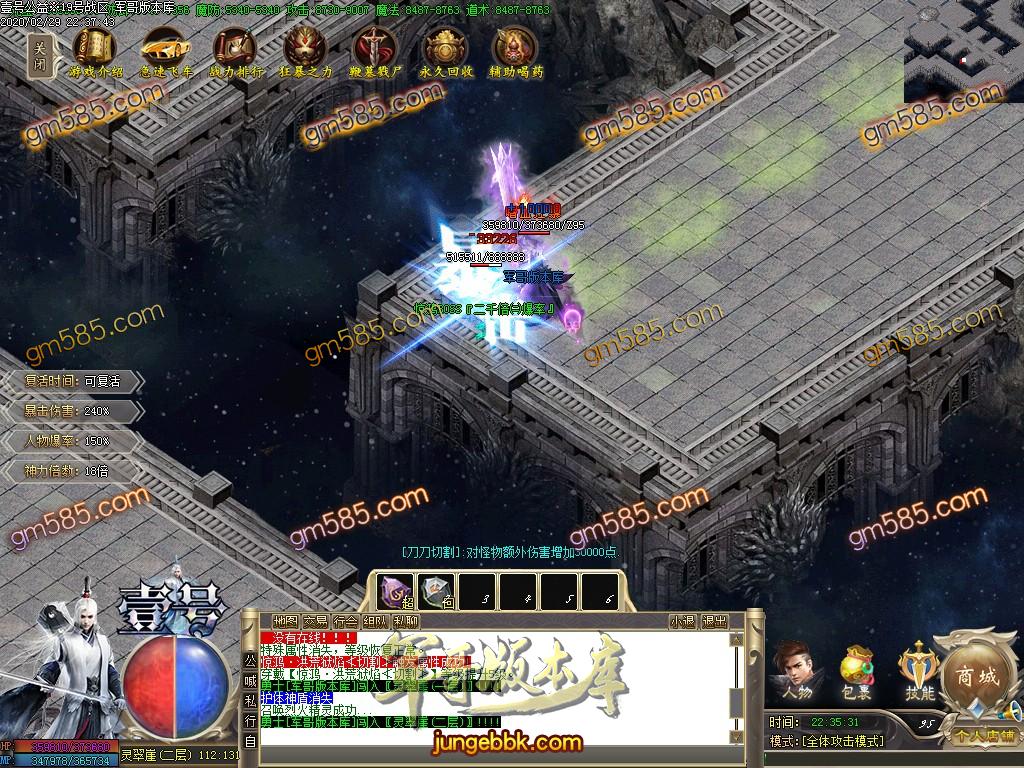Click the 退出 exit button

(x=714, y=621)
